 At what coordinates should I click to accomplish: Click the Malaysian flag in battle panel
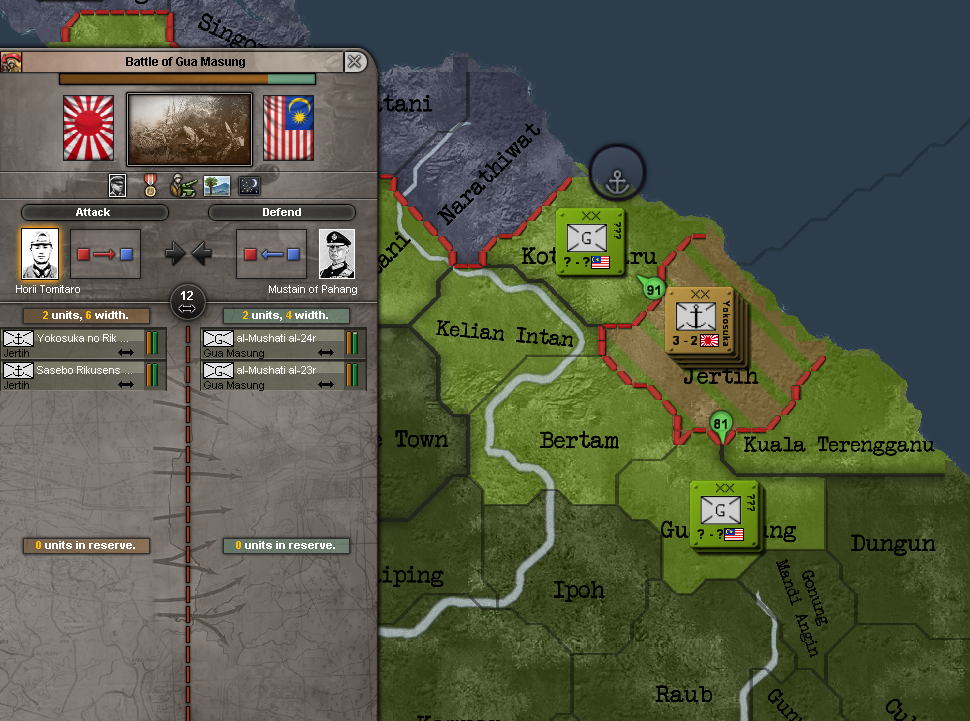pyautogui.click(x=288, y=128)
